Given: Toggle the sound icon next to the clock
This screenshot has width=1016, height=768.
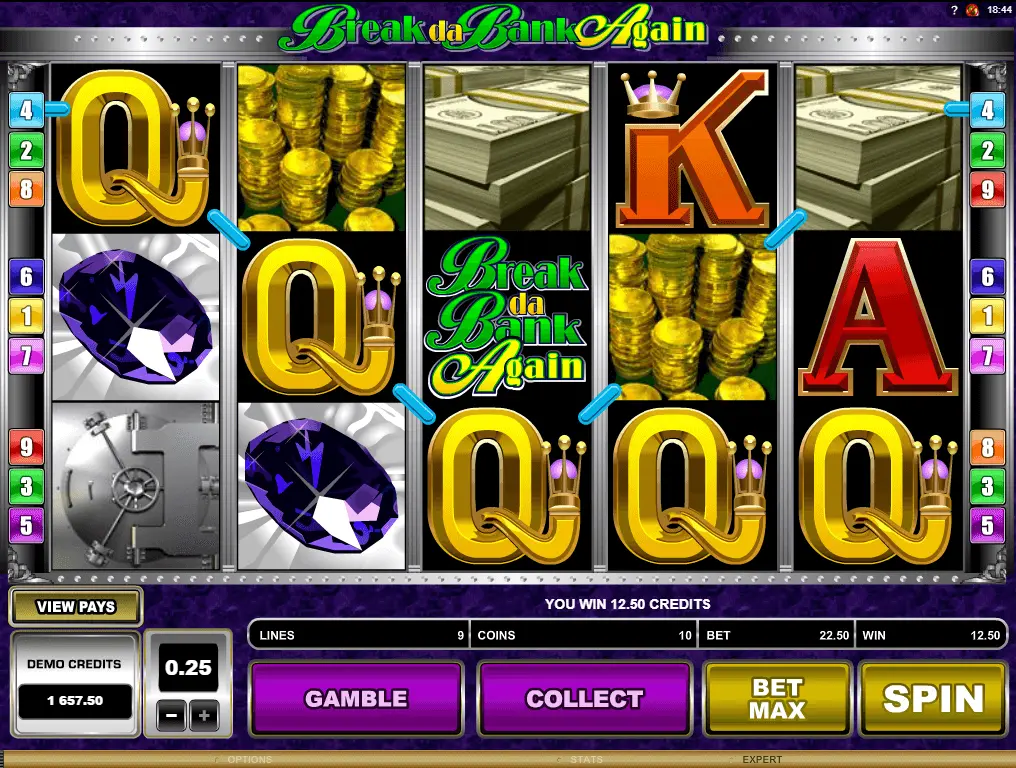Looking at the screenshot, I should 973,9.
